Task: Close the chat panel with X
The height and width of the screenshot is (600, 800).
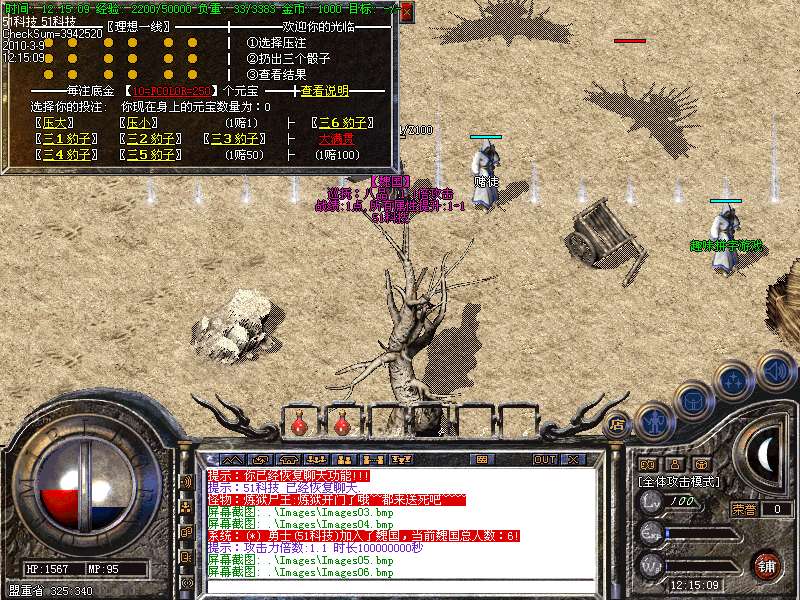Action: (573, 460)
